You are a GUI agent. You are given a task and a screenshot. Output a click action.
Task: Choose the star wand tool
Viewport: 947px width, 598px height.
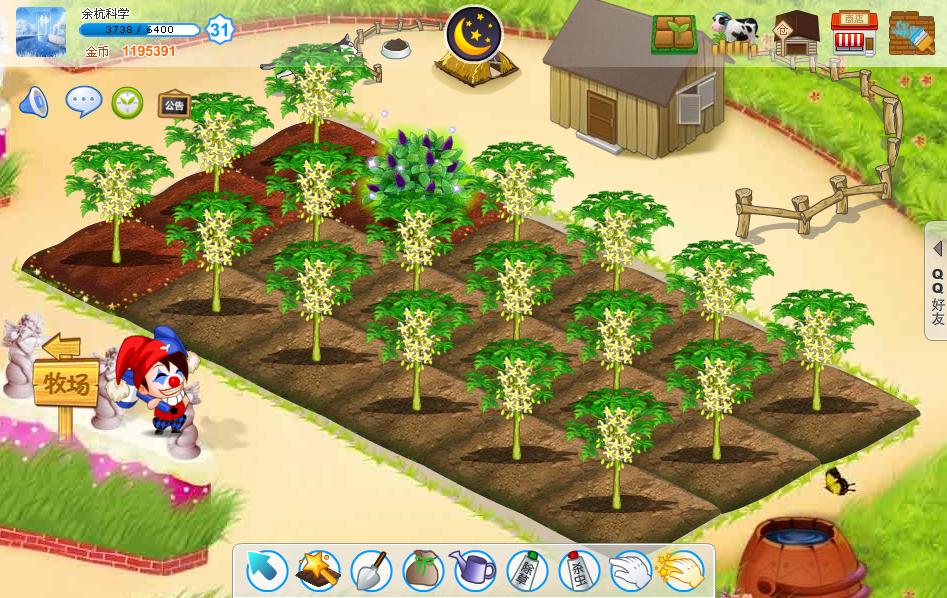pyautogui.click(x=319, y=571)
